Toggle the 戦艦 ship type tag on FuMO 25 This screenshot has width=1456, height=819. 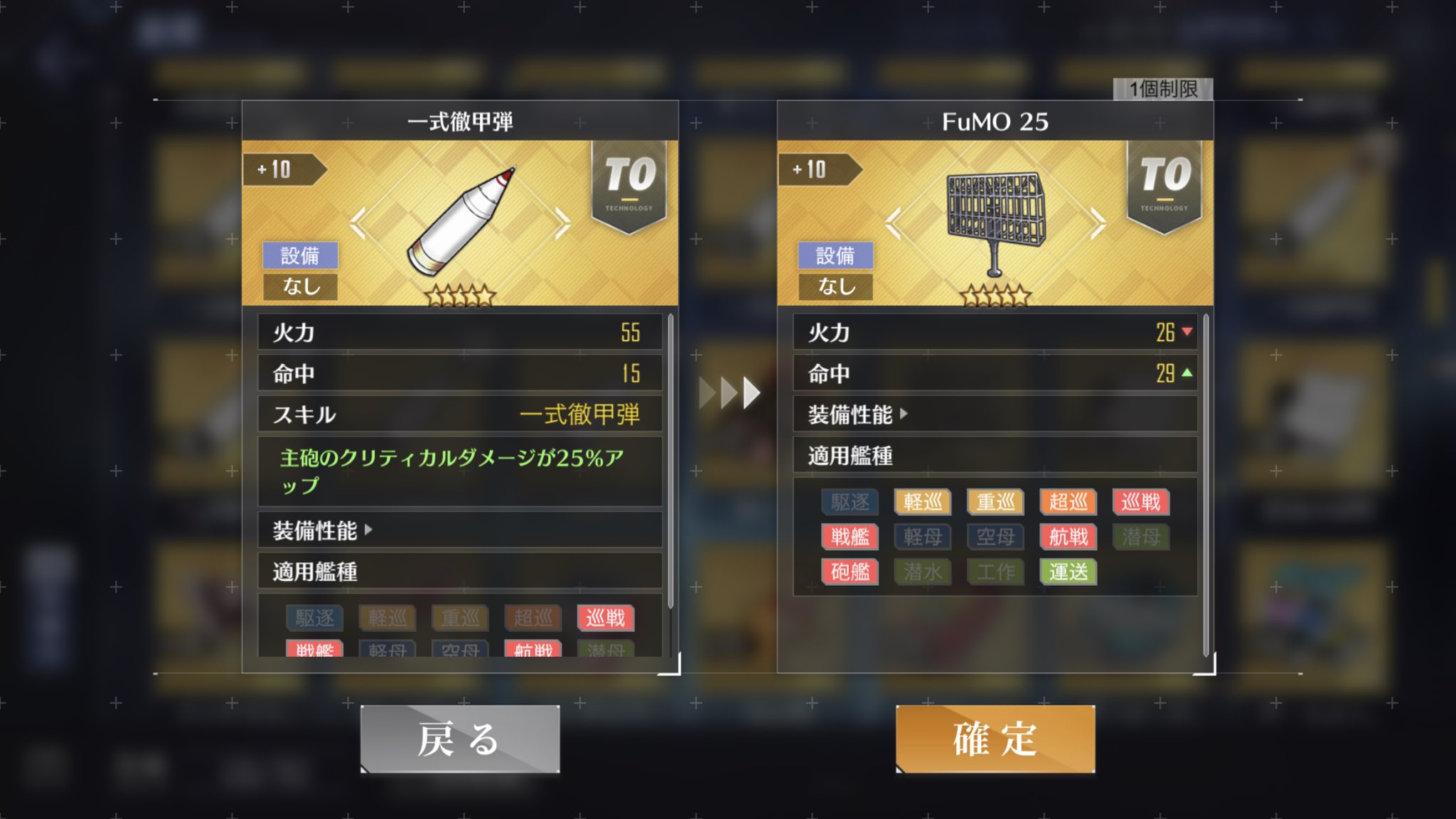pos(850,537)
